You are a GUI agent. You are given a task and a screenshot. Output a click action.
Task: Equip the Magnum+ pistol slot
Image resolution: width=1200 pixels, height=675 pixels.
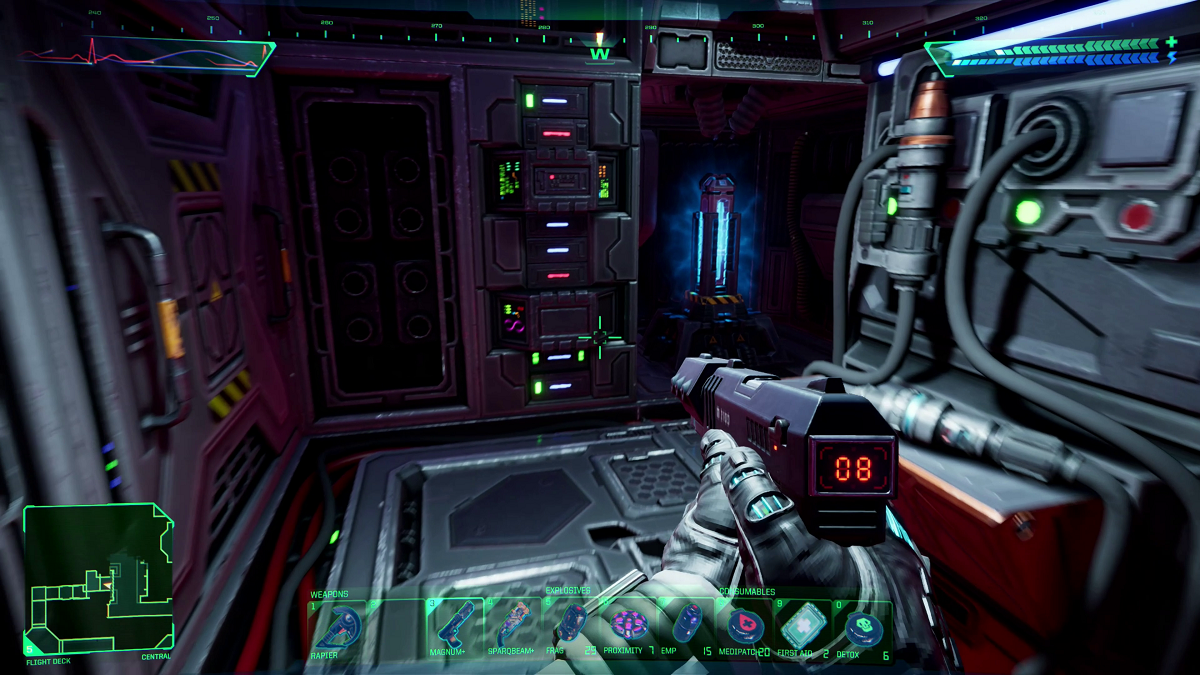click(455, 626)
